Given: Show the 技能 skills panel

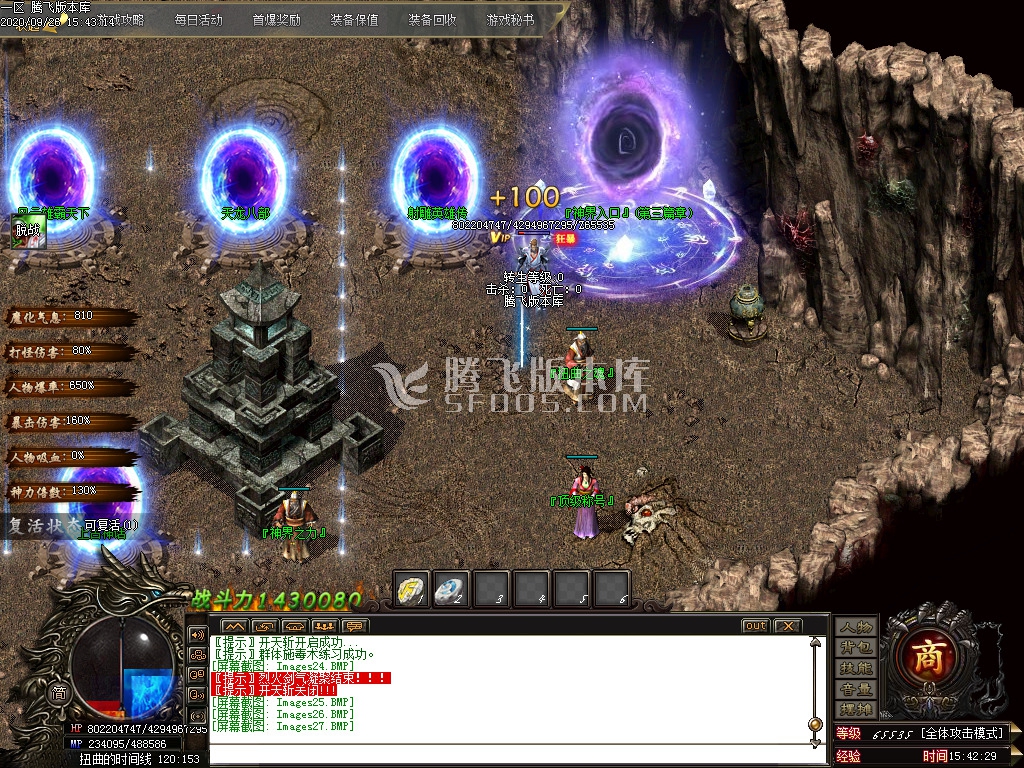Looking at the screenshot, I should (x=857, y=668).
